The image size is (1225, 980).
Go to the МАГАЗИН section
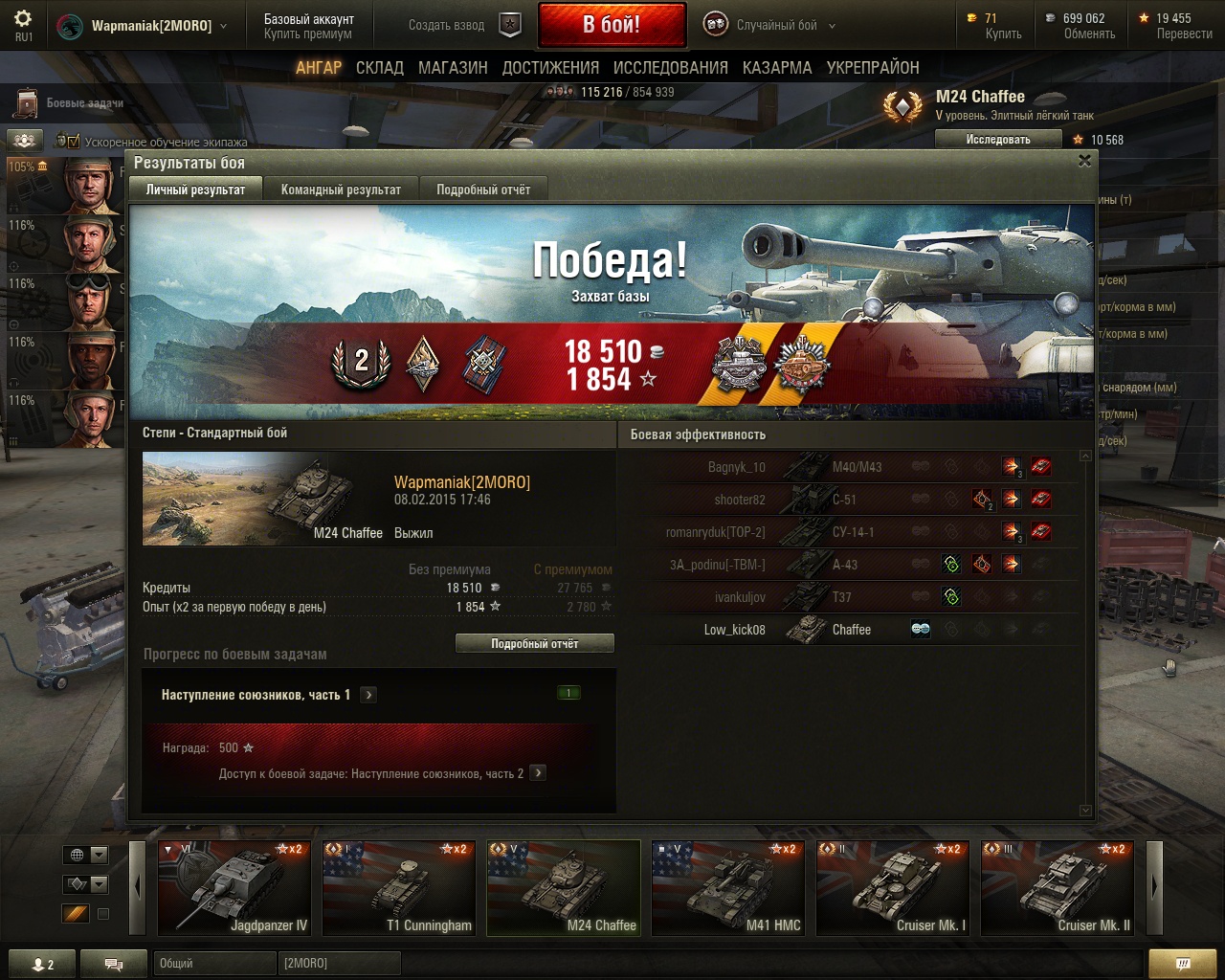coord(453,68)
